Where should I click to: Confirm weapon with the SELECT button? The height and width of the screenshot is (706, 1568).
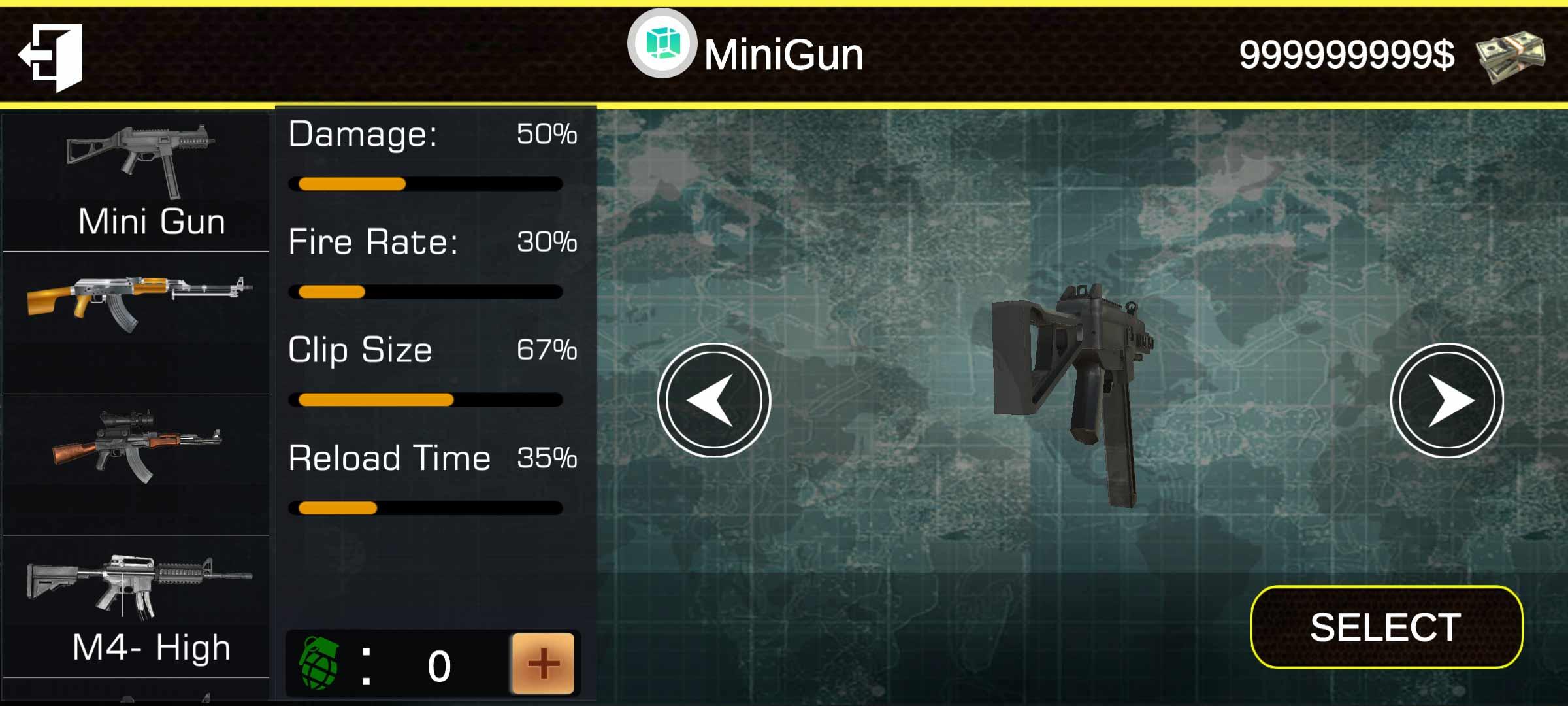[x=1386, y=628]
